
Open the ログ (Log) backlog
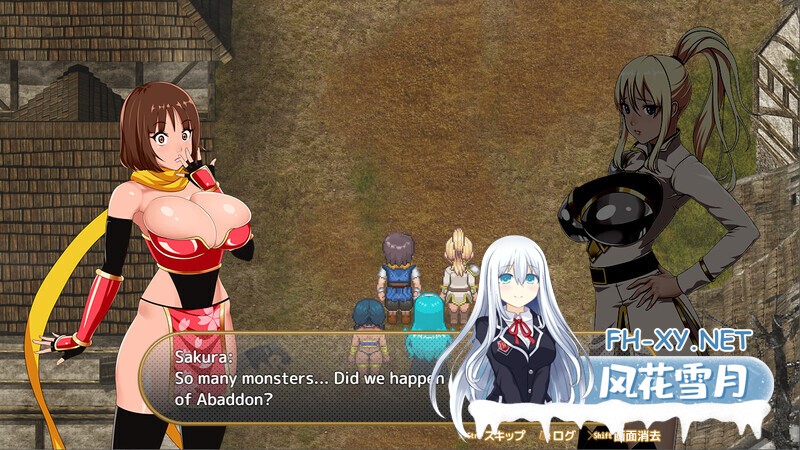(x=563, y=435)
